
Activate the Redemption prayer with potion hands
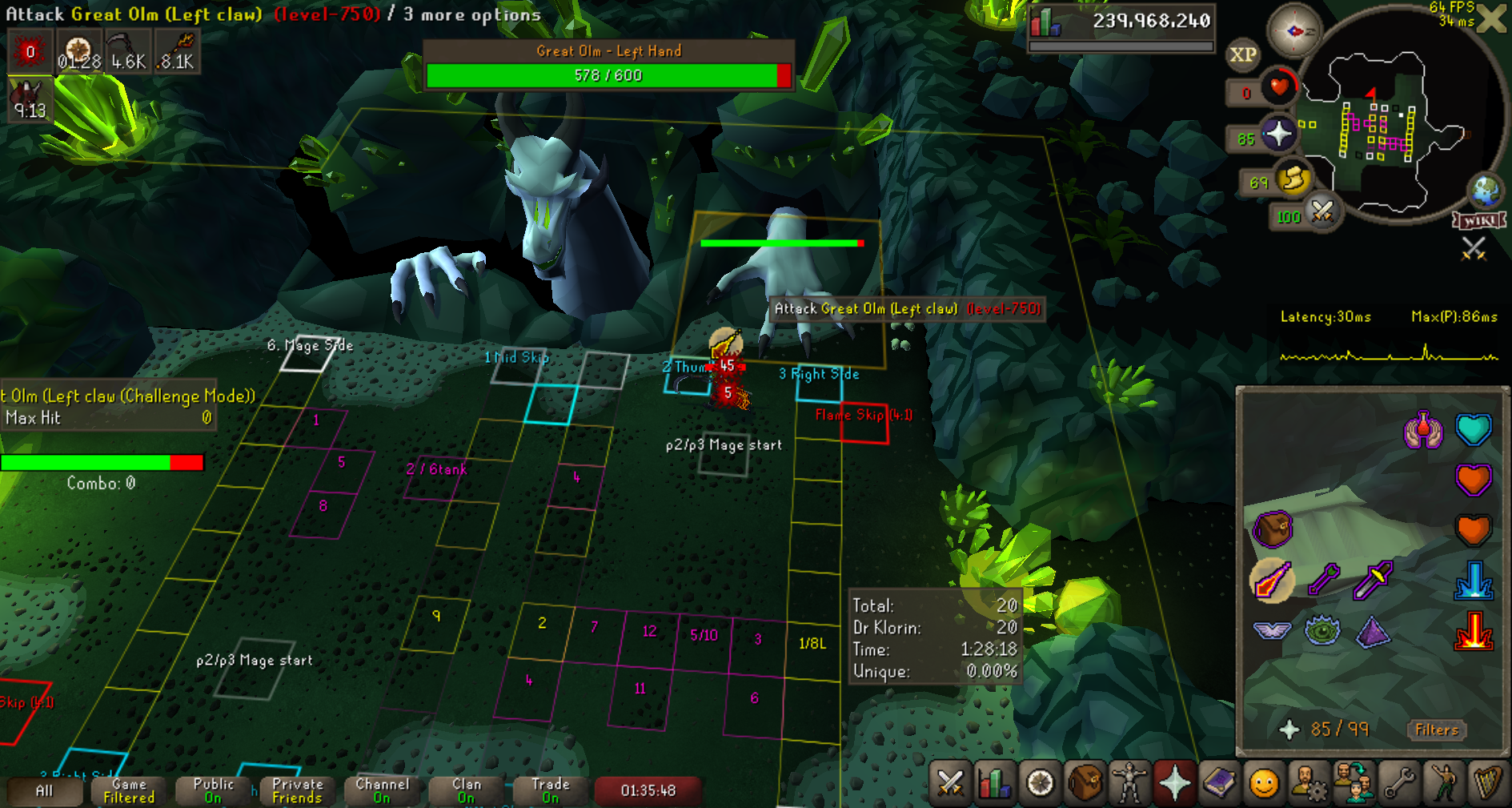pos(1423,430)
